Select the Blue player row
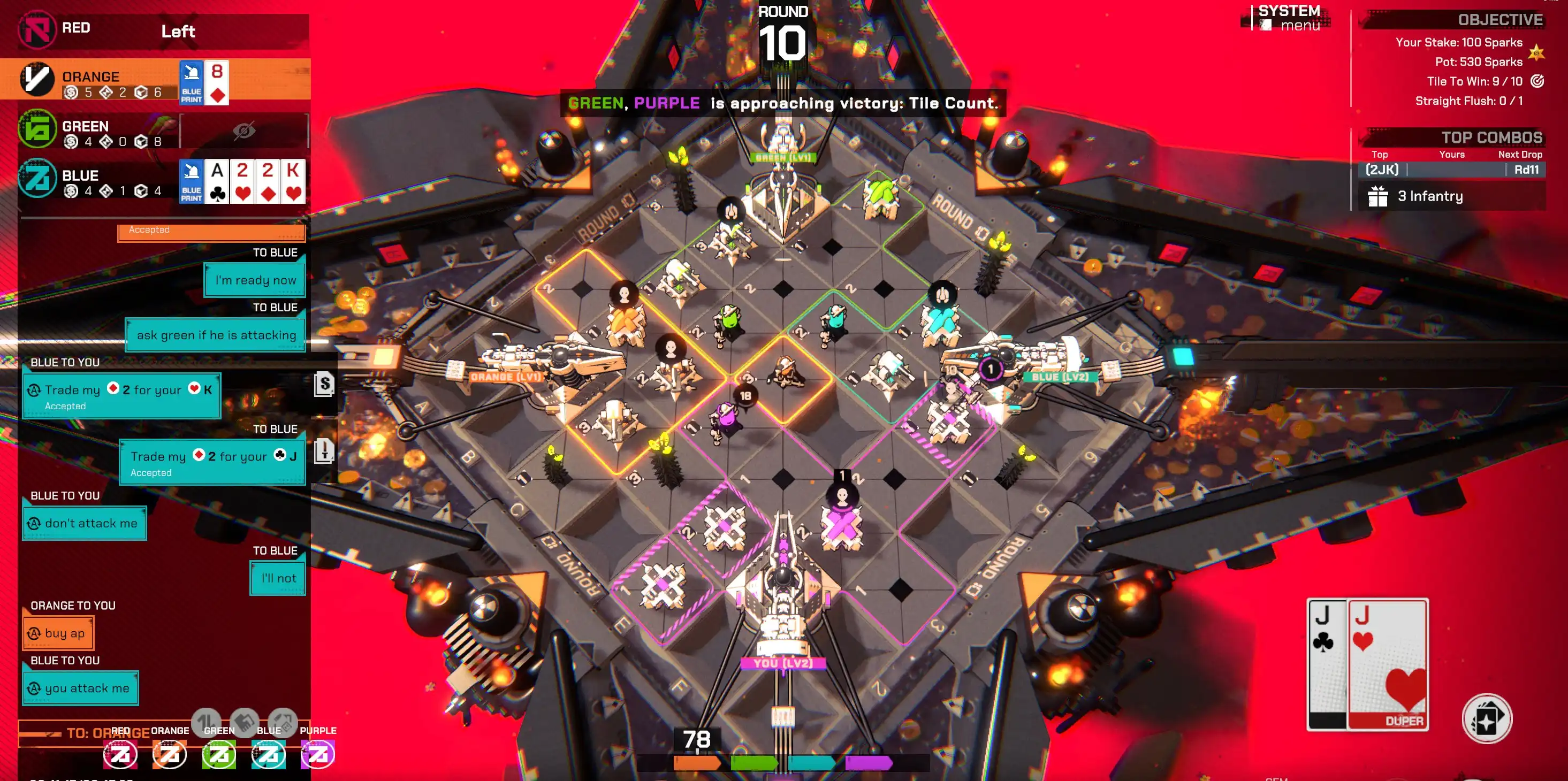This screenshot has width=1568, height=781. click(x=92, y=180)
